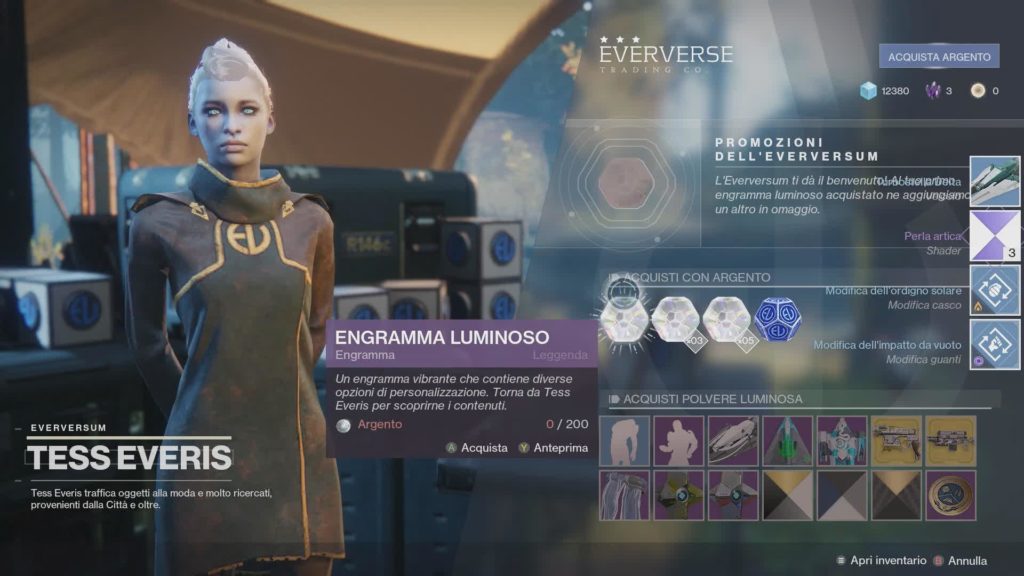Click the Acquista Argento button
The image size is (1024, 576).
[939, 57]
